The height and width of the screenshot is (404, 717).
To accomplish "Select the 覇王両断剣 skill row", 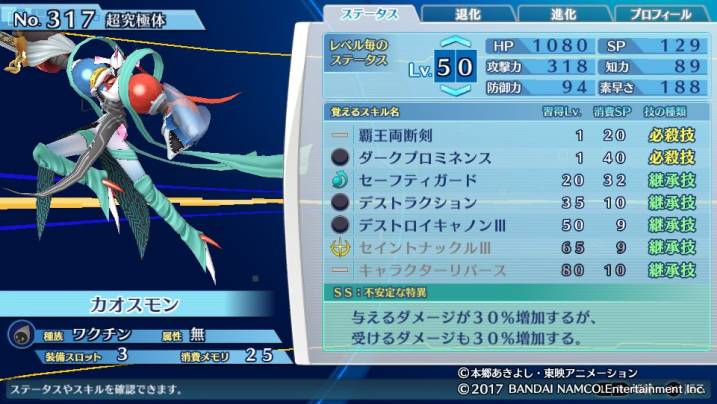I will pos(514,134).
